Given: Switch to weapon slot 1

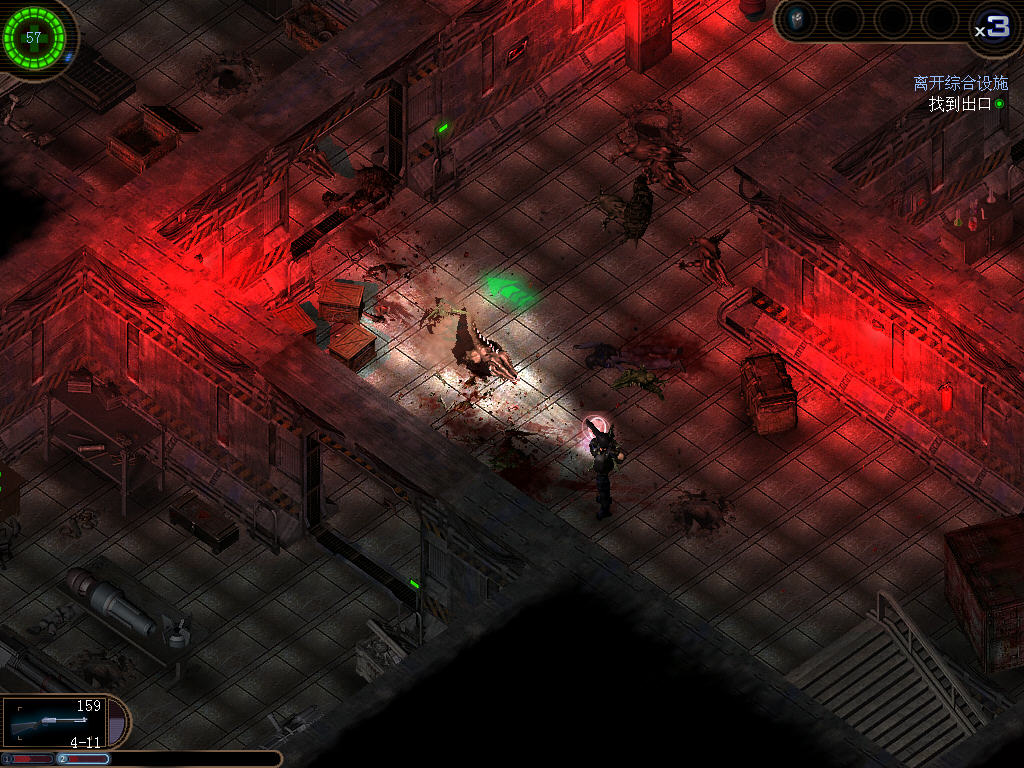Looking at the screenshot, I should (30, 759).
